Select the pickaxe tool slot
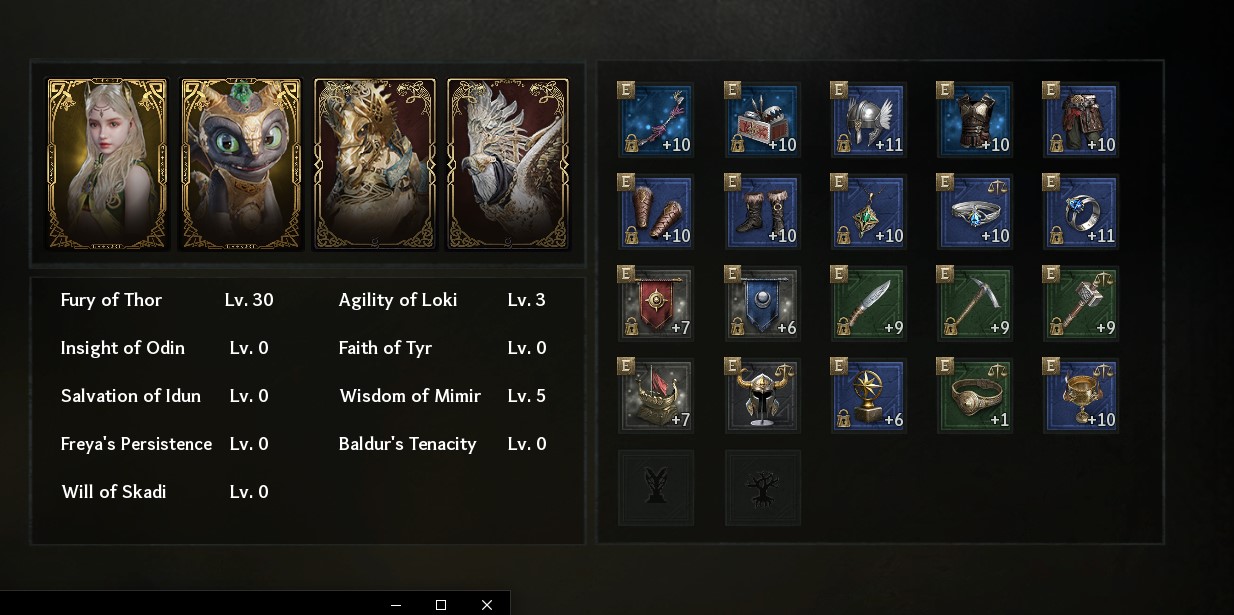Image resolution: width=1234 pixels, height=615 pixels. click(x=974, y=304)
